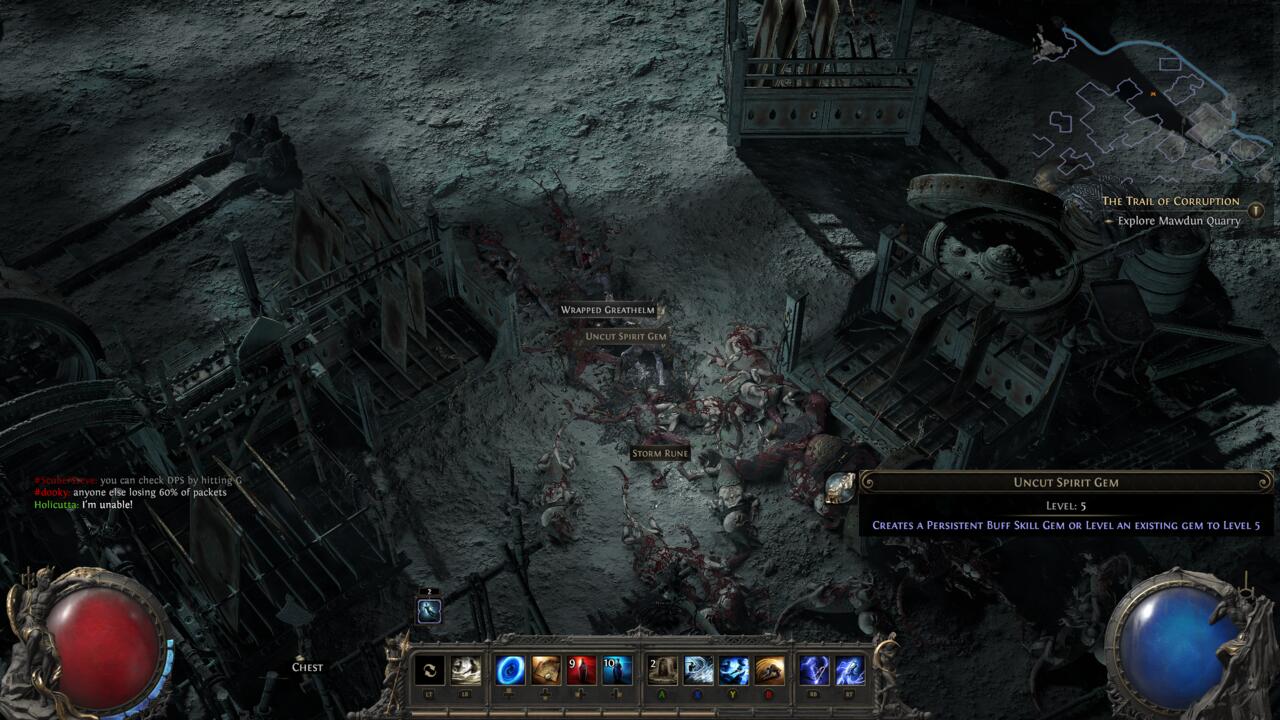1280x720 pixels.
Task: Pick up the Uncut Spirit Gem label
Action: point(626,337)
